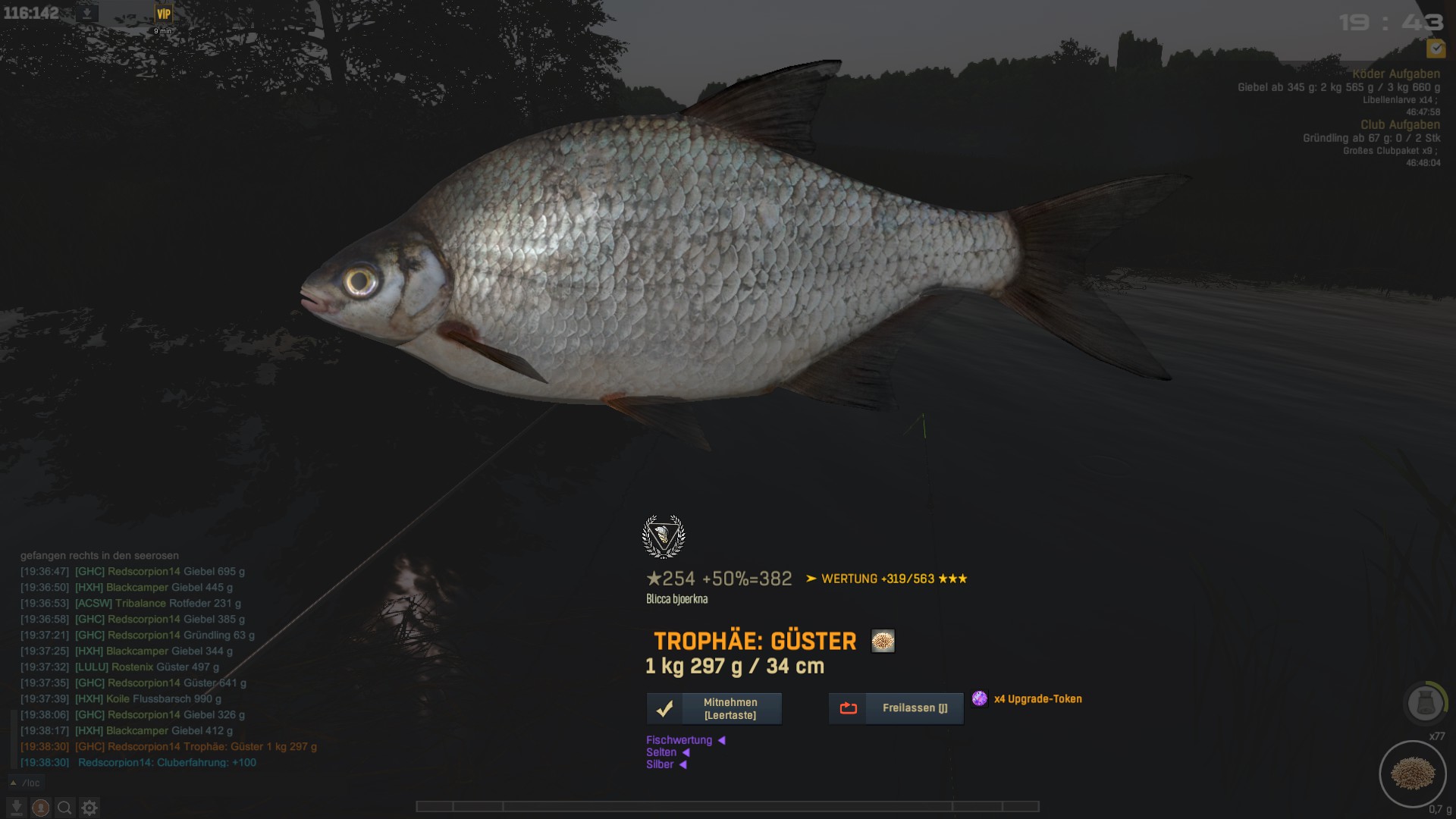Image resolution: width=1456 pixels, height=819 pixels.
Task: Open chat settings gear icon
Action: point(89,808)
